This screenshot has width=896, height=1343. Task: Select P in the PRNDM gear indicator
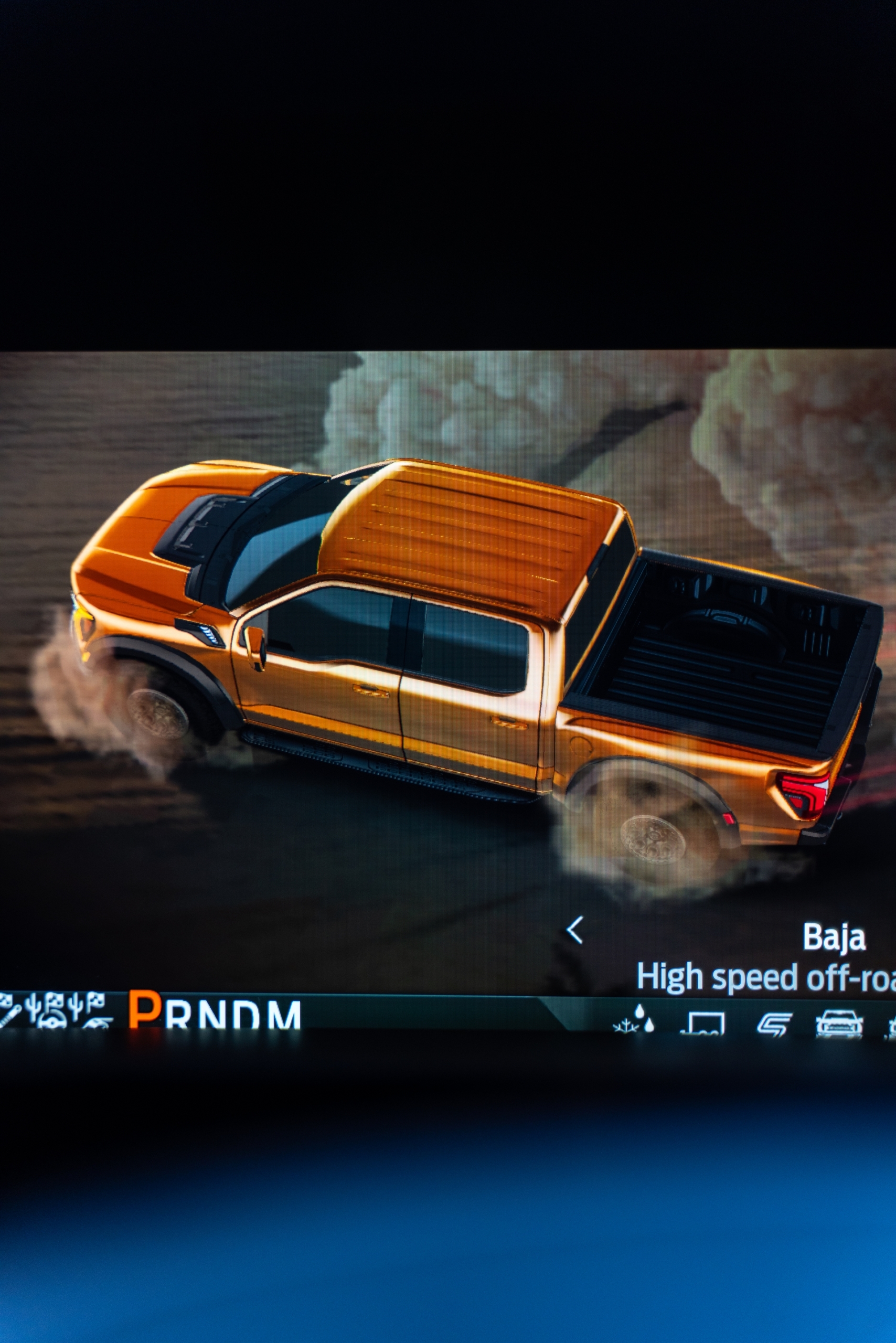point(145,1010)
